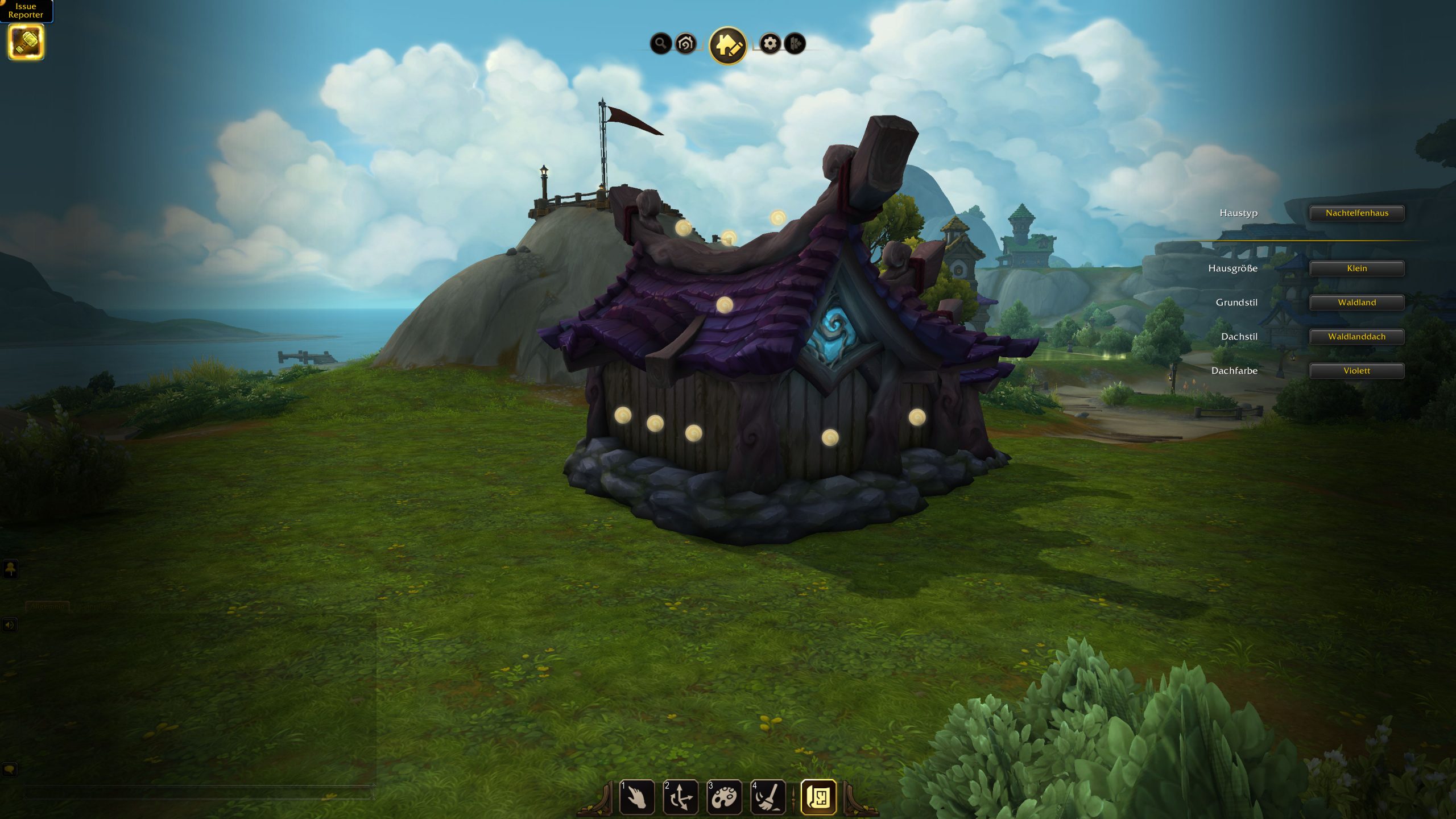This screenshot has height=819, width=1456.
Task: Select the house edit pencil mode
Action: (727, 45)
